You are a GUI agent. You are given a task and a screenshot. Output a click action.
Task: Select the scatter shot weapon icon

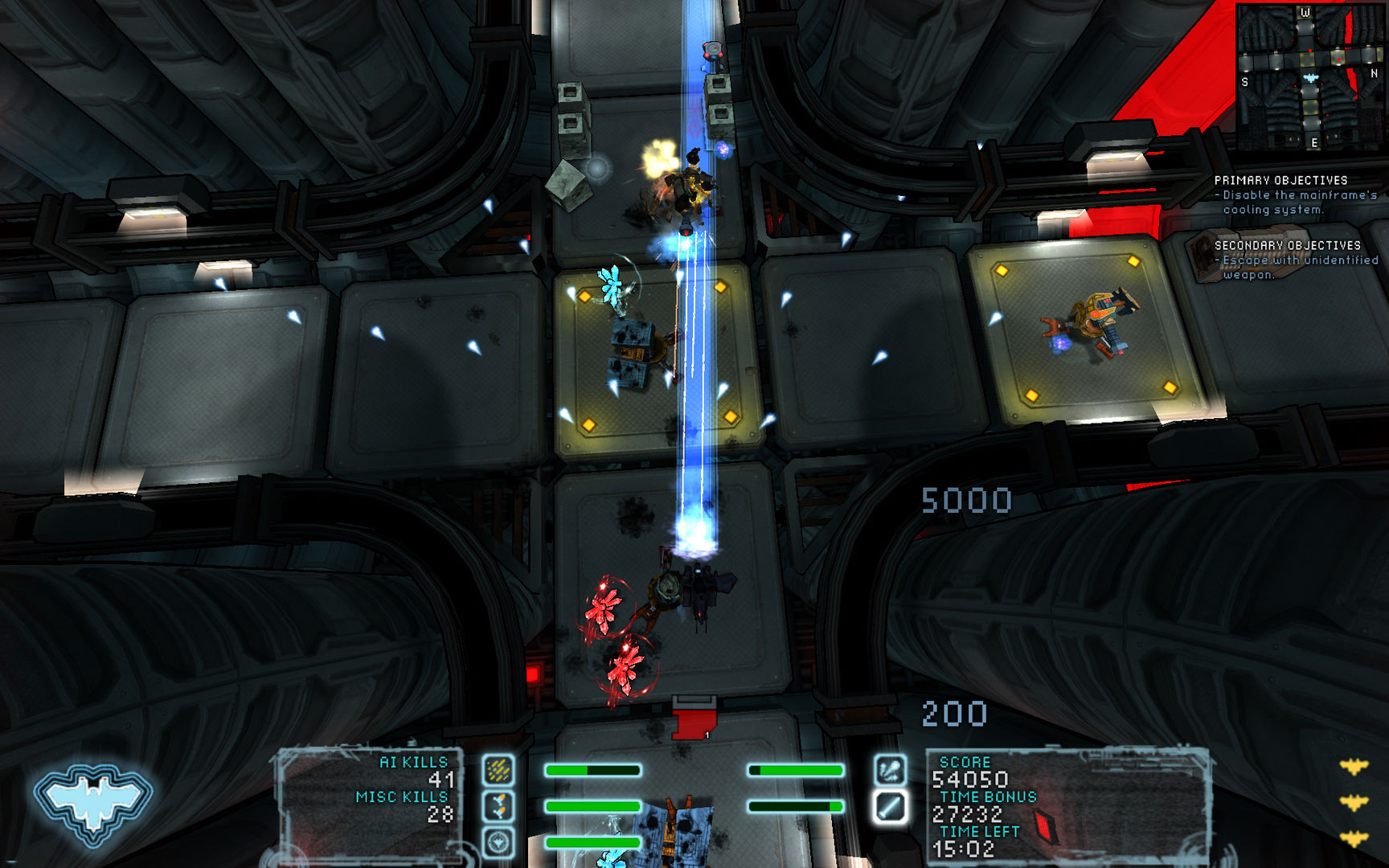pos(498,769)
